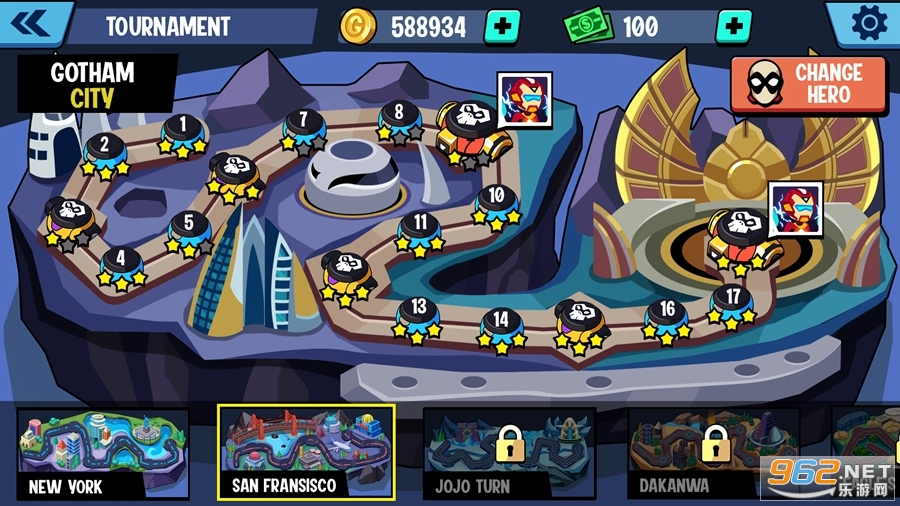Enter tournament level 1

[181, 128]
